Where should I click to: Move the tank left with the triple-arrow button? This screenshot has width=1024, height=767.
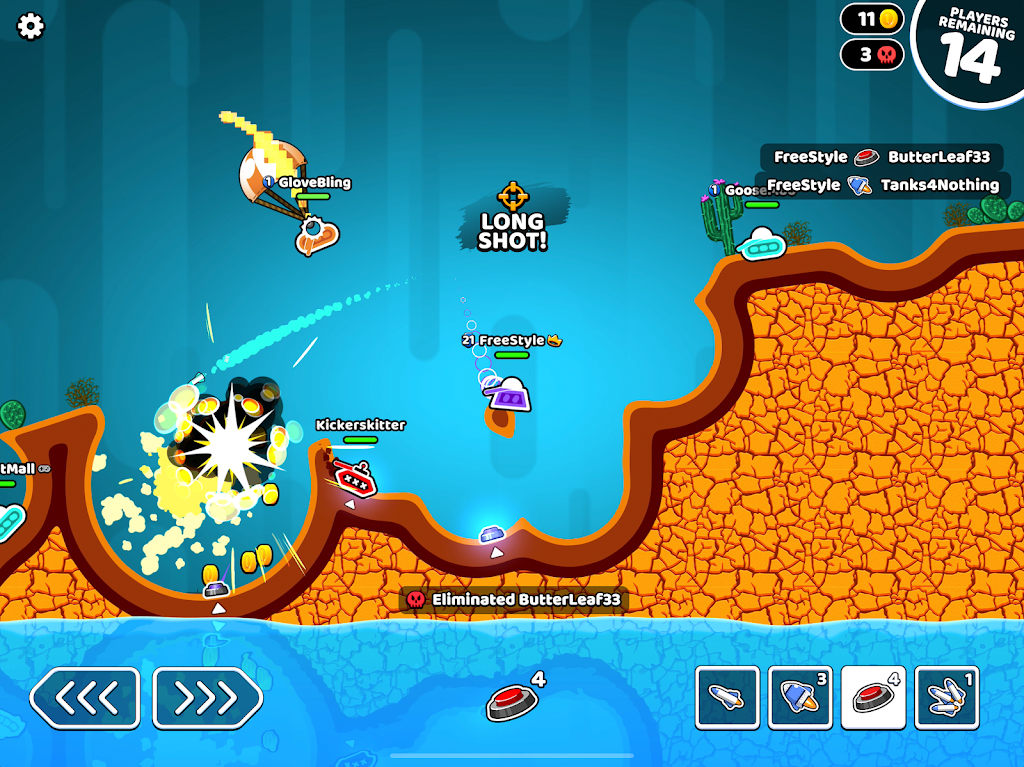tap(85, 697)
